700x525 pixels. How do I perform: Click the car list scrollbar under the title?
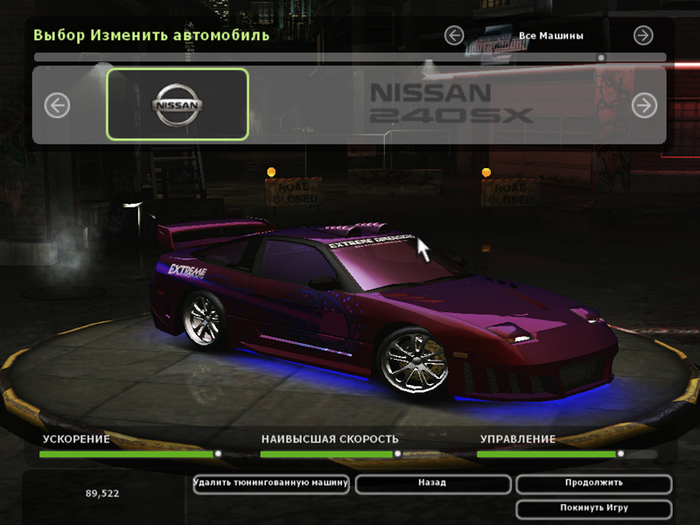point(350,58)
